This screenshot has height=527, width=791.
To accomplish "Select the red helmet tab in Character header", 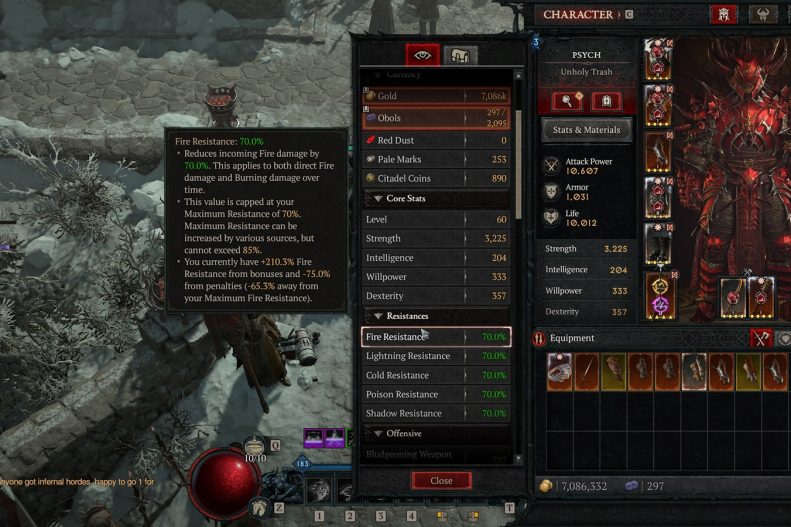I will pyautogui.click(x=722, y=15).
